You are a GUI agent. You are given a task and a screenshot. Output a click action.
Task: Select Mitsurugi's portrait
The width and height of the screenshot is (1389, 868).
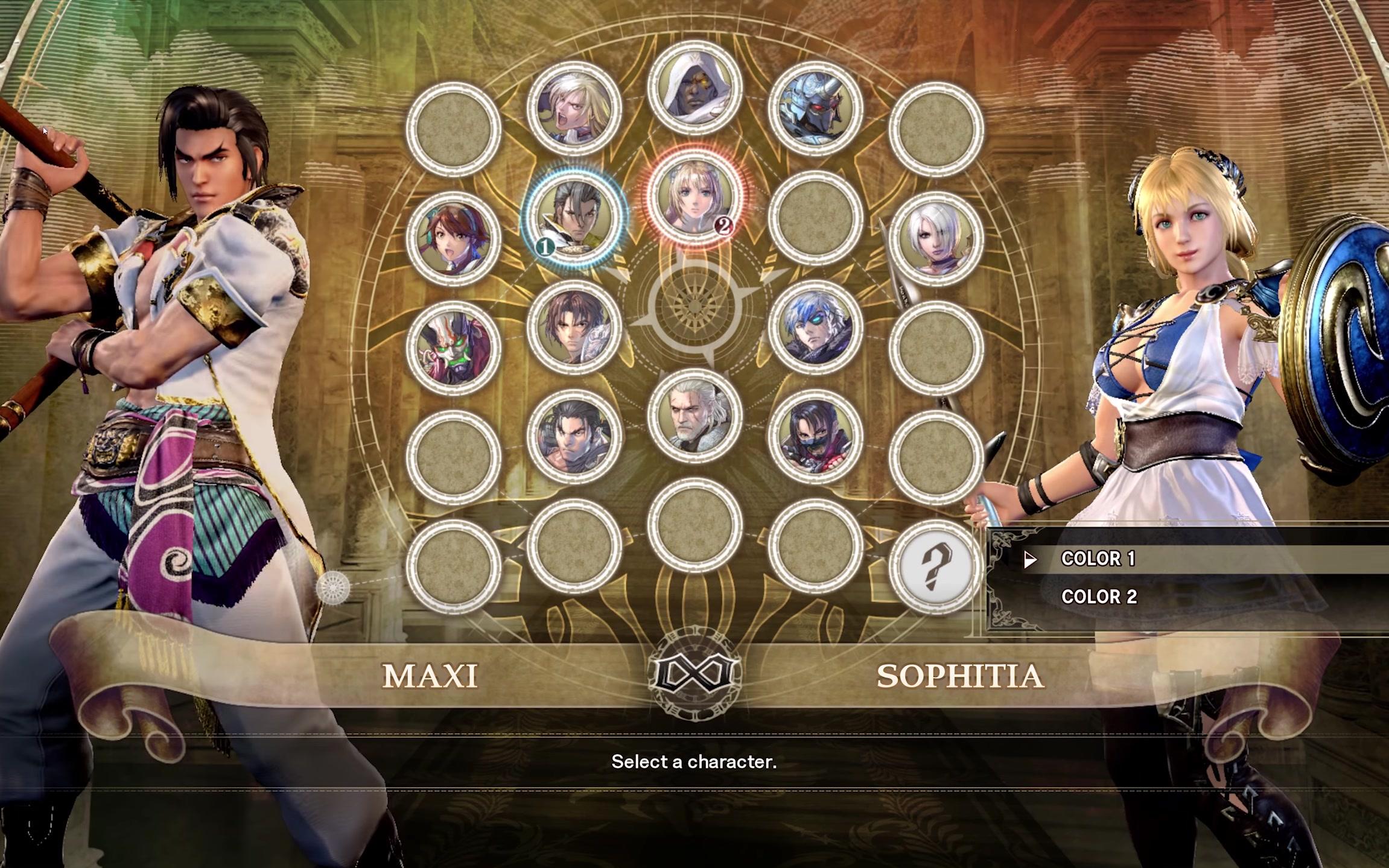pyautogui.click(x=574, y=436)
